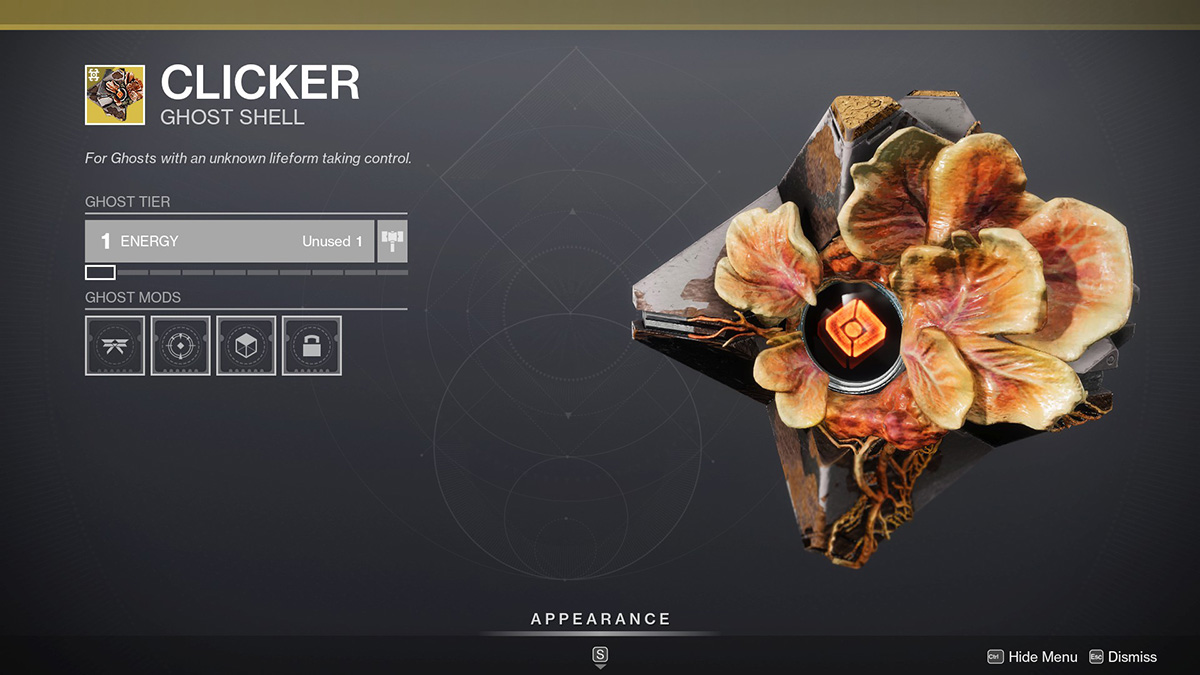Click the Energy tier bar
1200x675 pixels.
(x=230, y=241)
